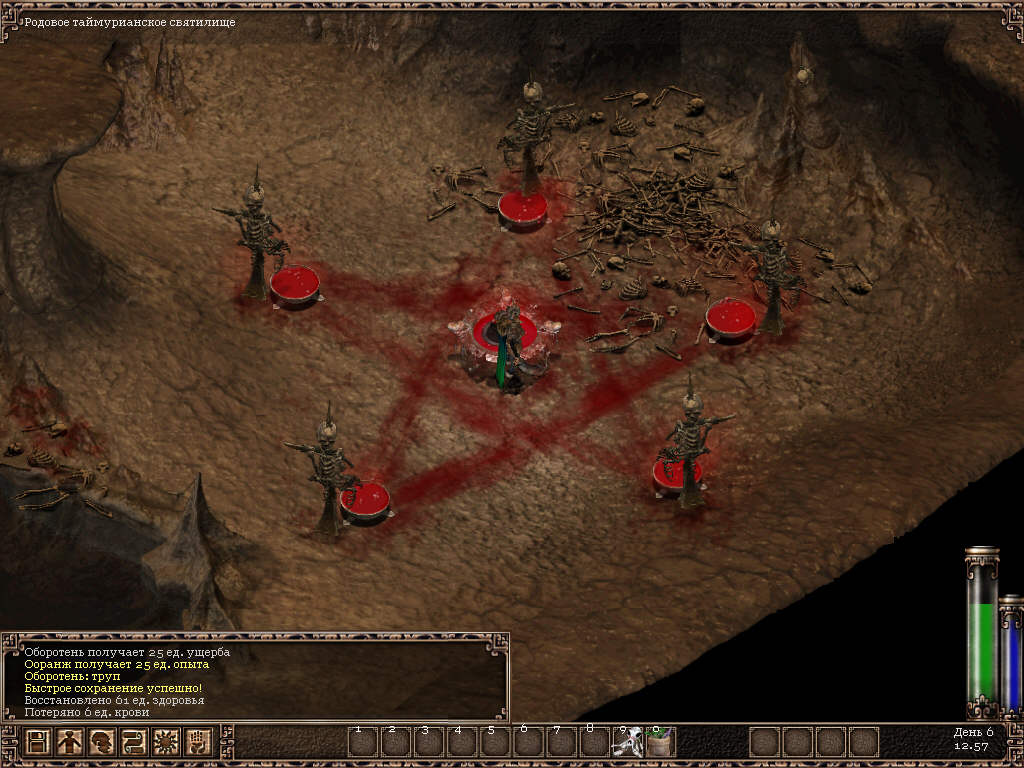The width and height of the screenshot is (1024, 768).
Task: Click the open hand icon button
Action: coord(198,742)
